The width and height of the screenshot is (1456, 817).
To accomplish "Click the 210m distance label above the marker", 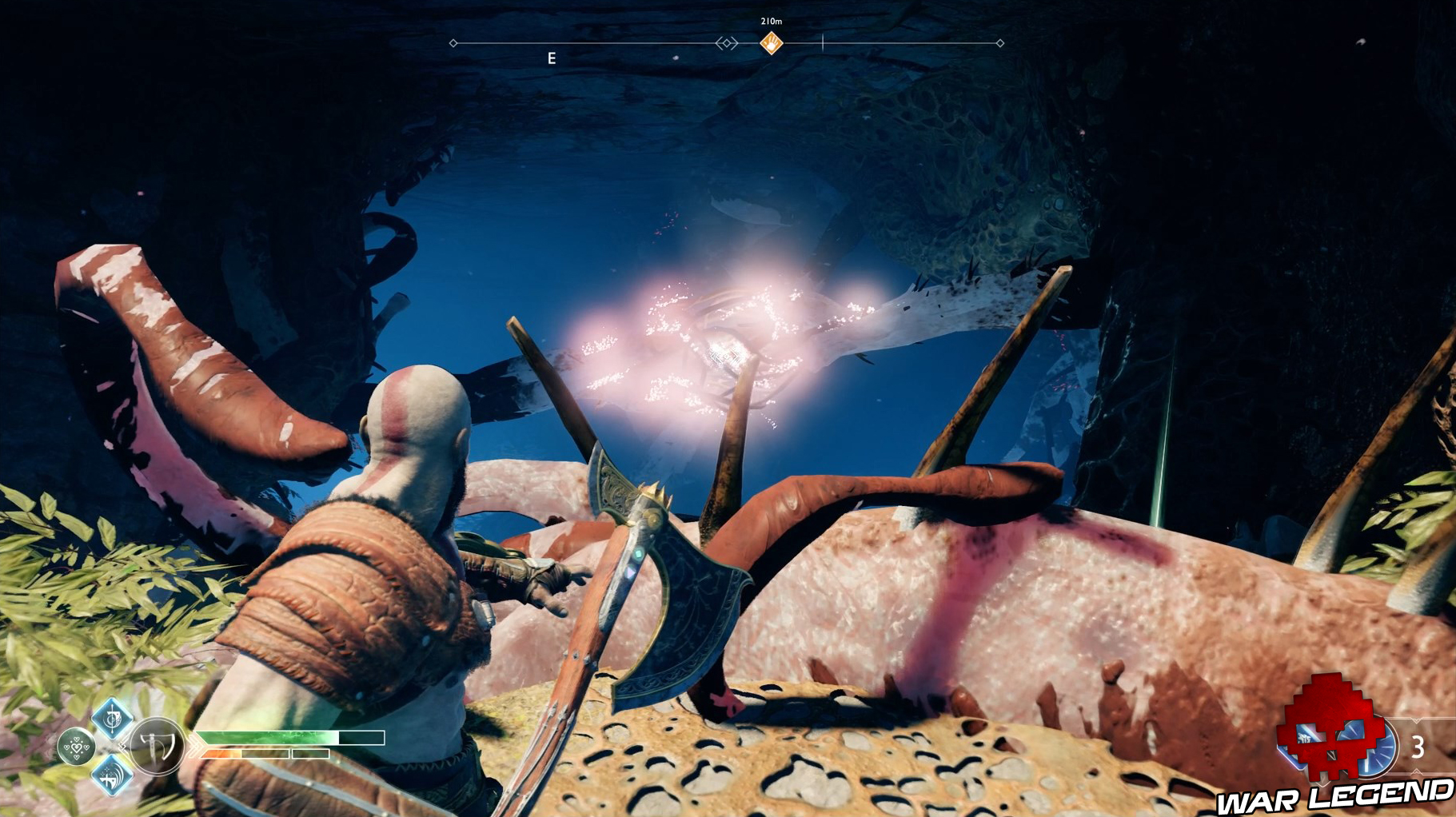I will pos(771,21).
